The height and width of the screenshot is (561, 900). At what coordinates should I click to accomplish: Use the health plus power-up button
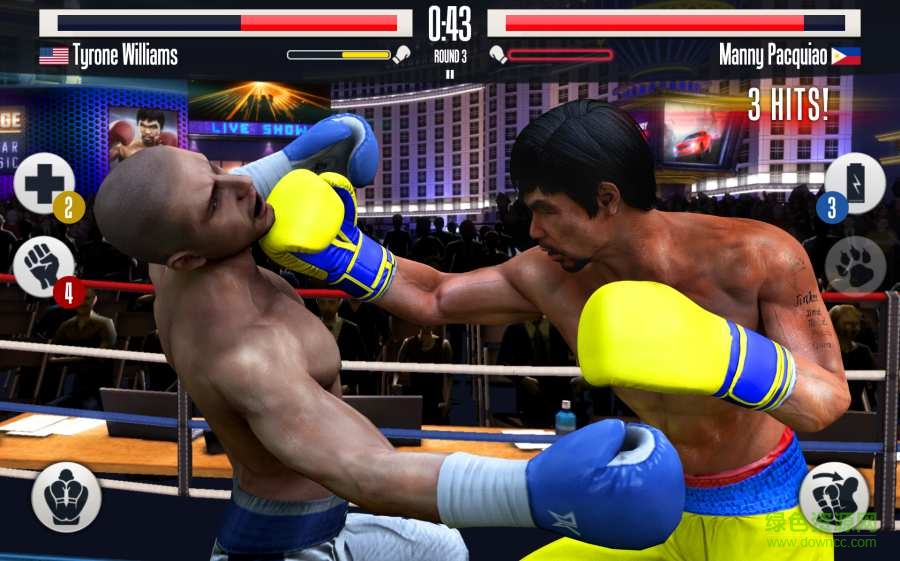point(44,184)
